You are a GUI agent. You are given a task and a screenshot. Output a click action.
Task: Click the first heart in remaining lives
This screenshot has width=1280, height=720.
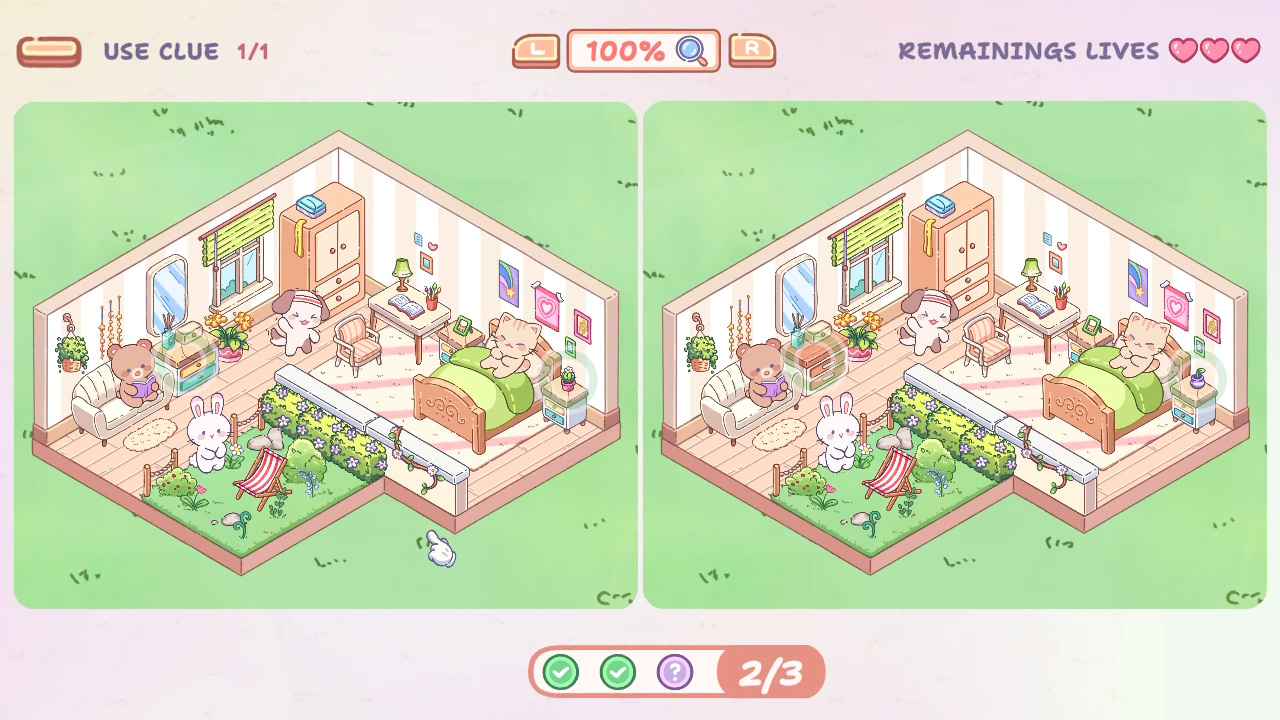tap(1183, 51)
